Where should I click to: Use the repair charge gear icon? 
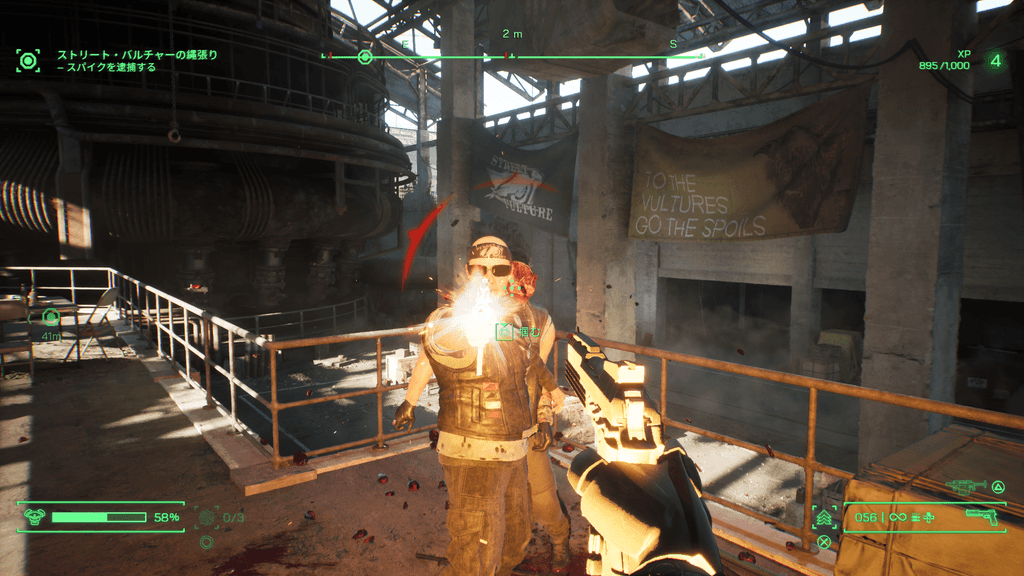coord(207,517)
